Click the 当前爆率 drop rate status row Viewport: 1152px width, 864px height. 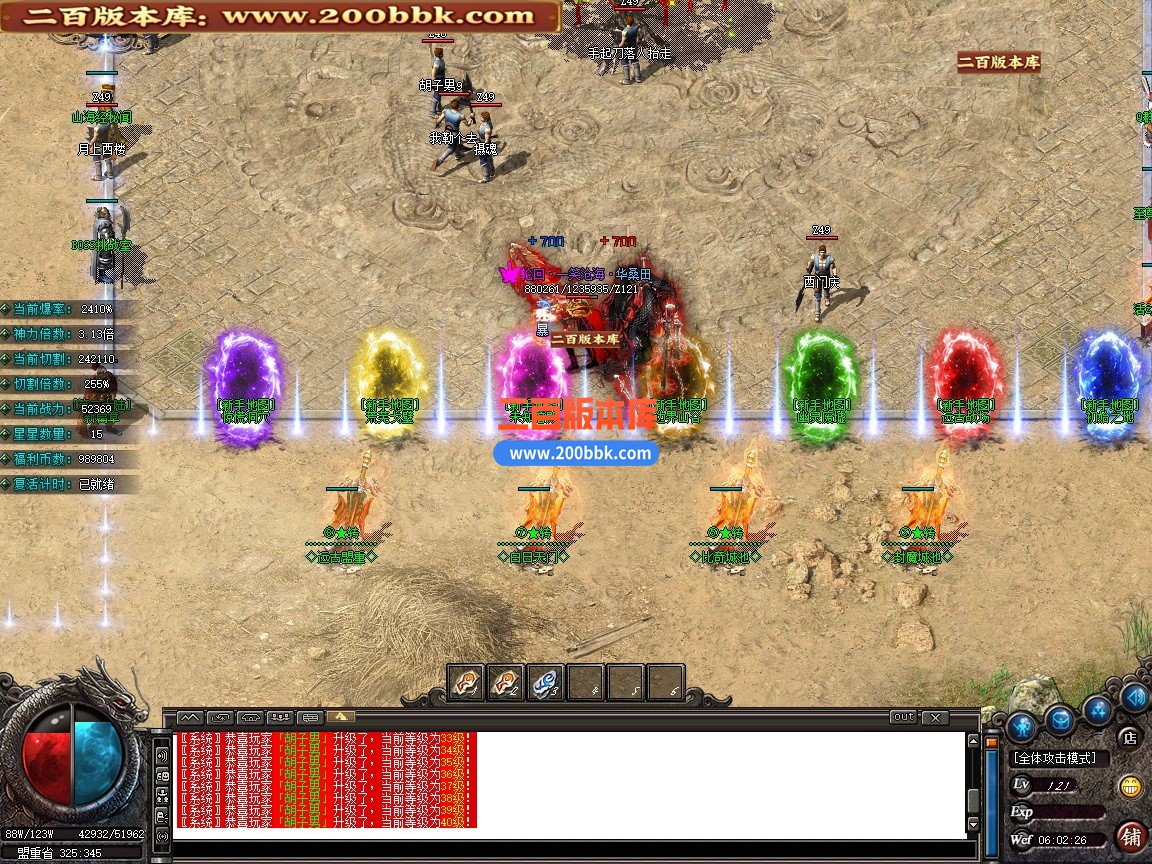(x=68, y=309)
